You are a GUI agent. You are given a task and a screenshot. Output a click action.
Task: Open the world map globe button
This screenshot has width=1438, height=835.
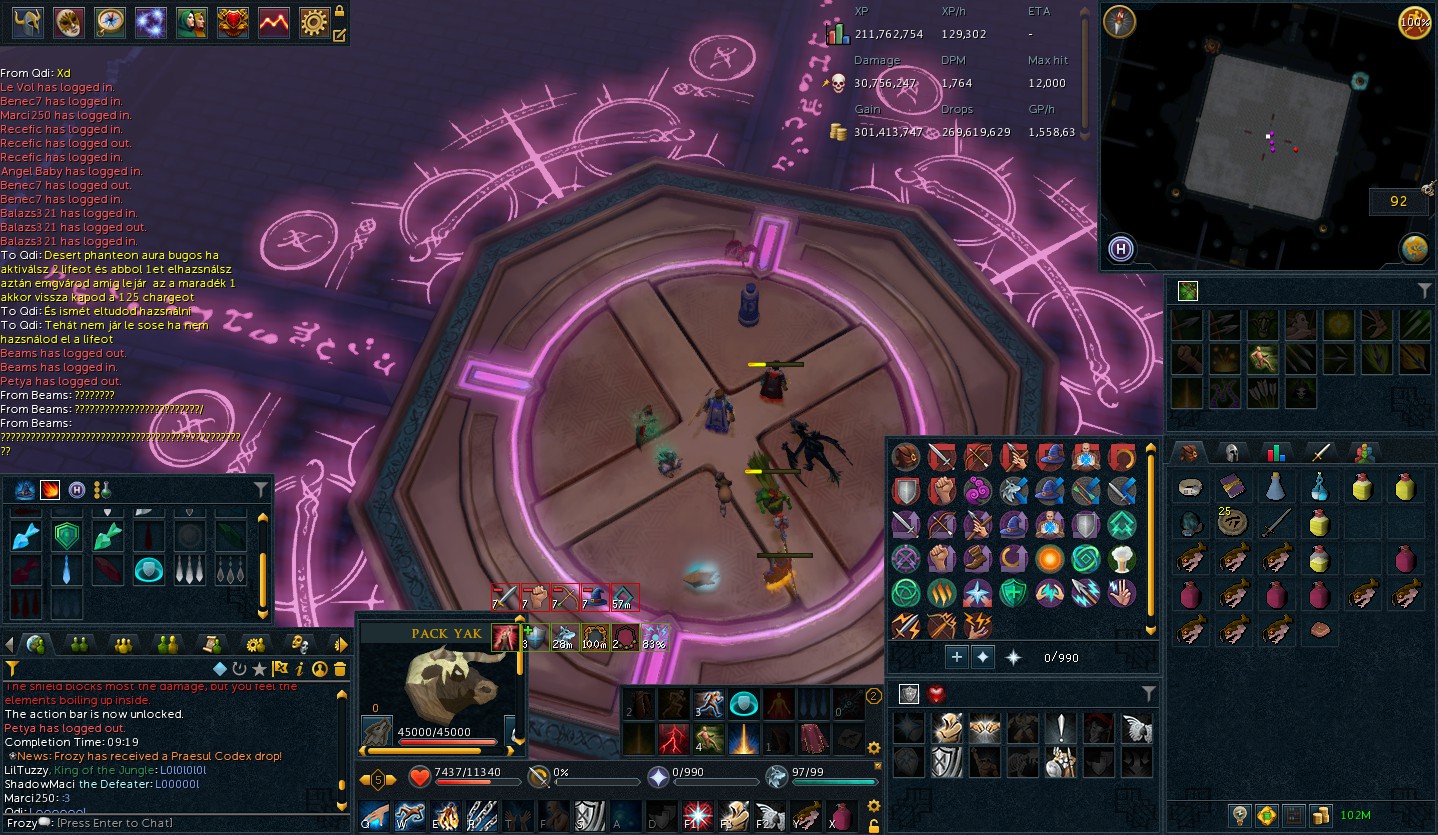tap(1414, 249)
